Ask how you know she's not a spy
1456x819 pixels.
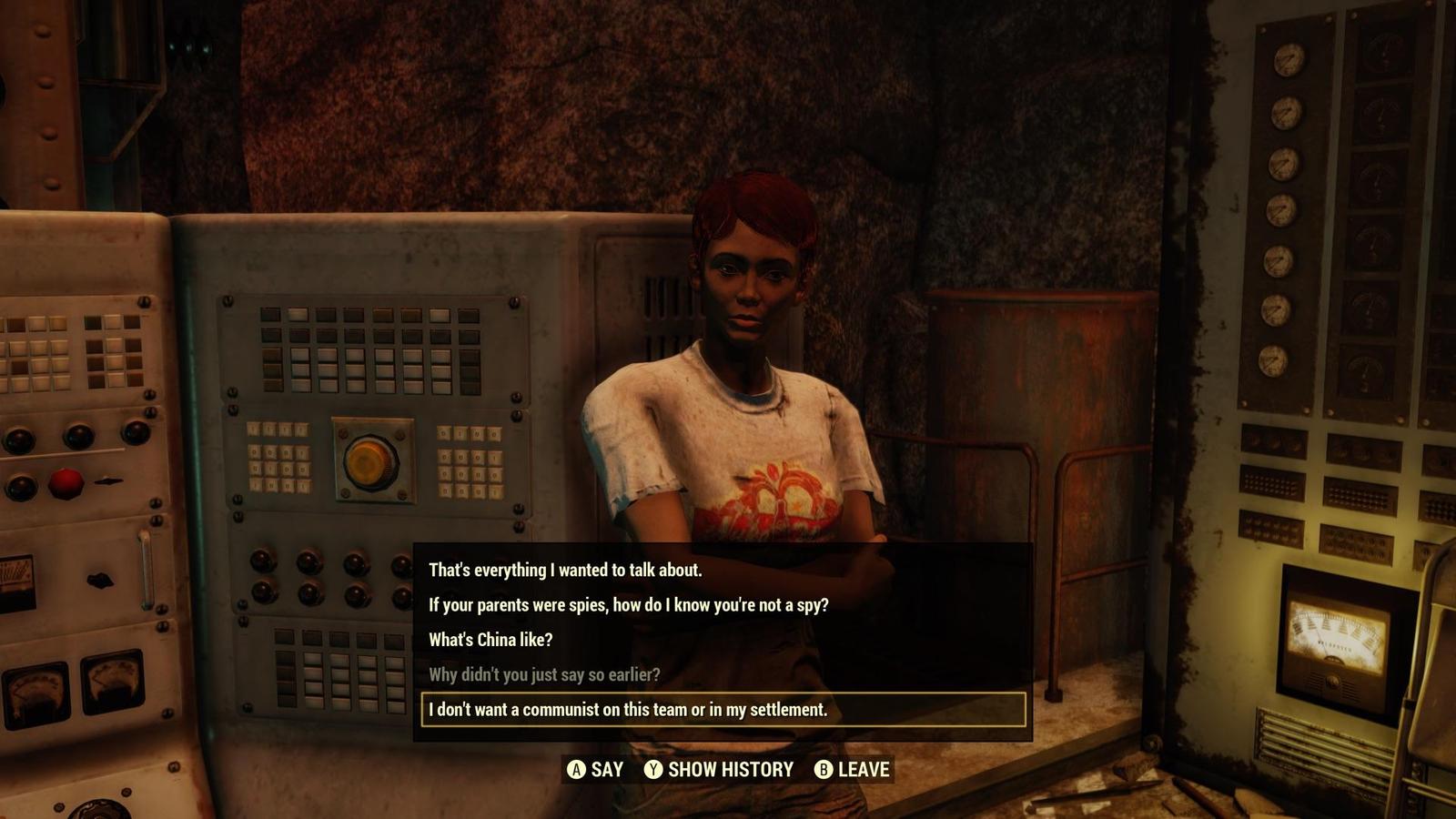point(628,605)
